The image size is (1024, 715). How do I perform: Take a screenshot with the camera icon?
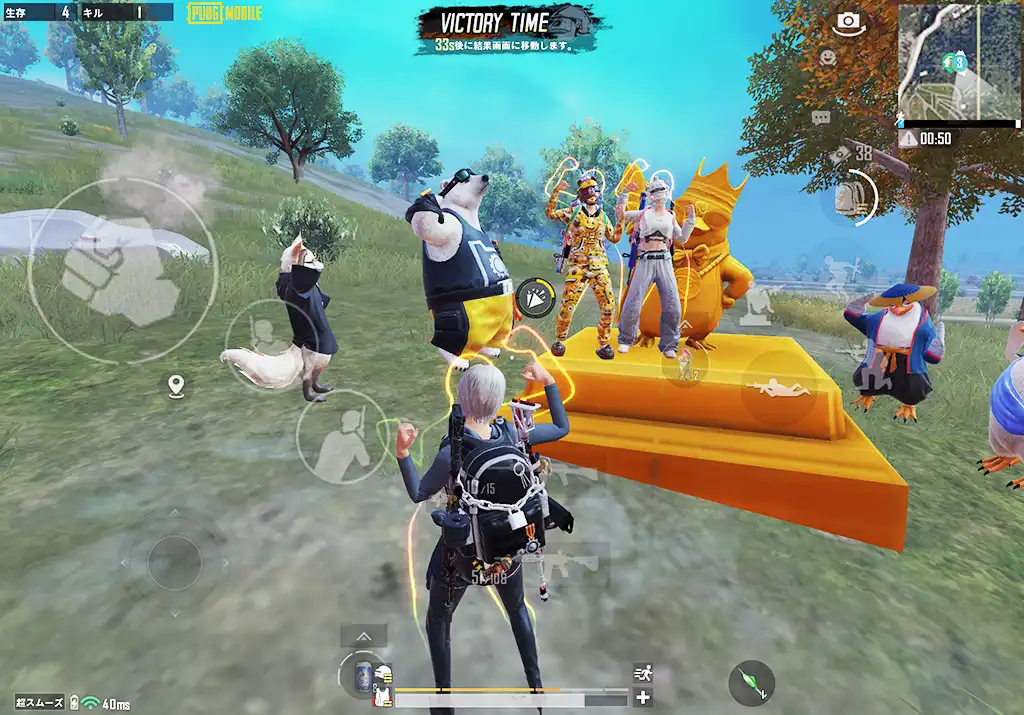tap(849, 21)
